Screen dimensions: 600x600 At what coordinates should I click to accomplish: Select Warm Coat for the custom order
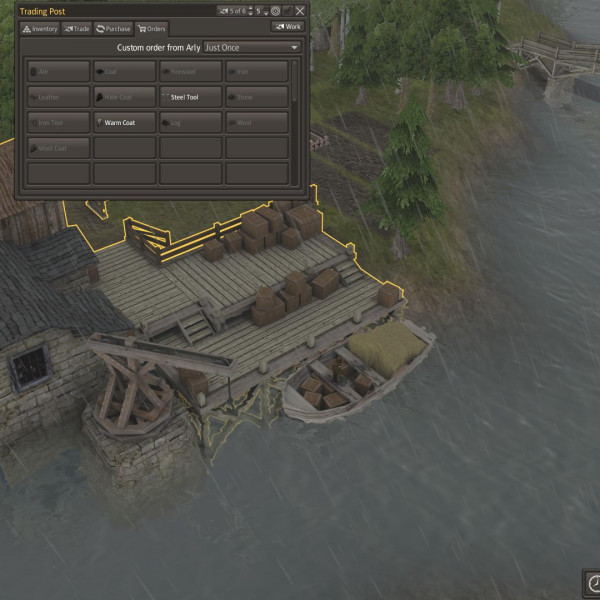pyautogui.click(x=125, y=123)
